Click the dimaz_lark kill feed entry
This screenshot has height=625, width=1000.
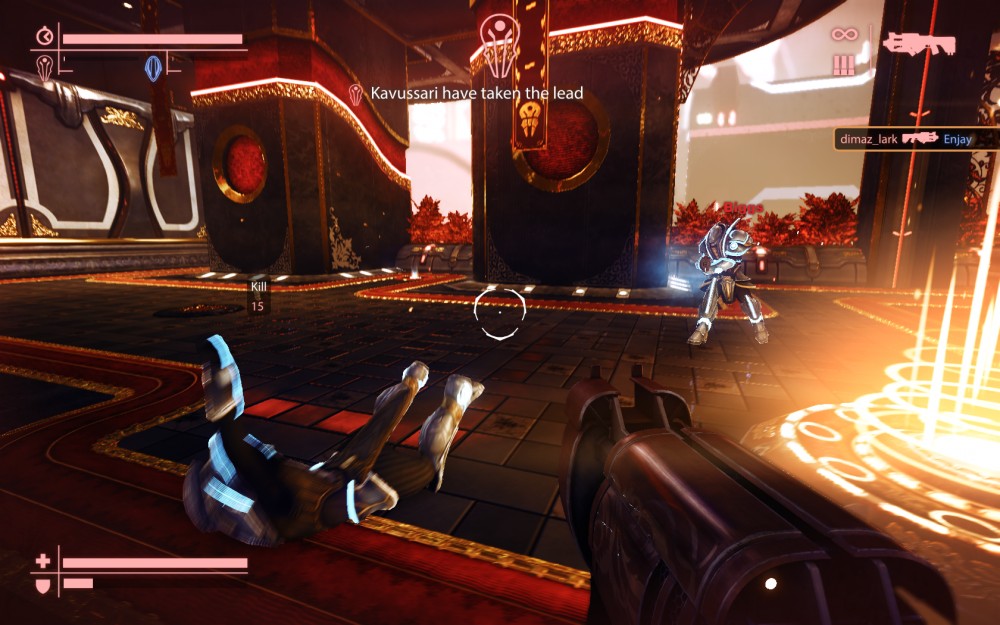point(917,139)
